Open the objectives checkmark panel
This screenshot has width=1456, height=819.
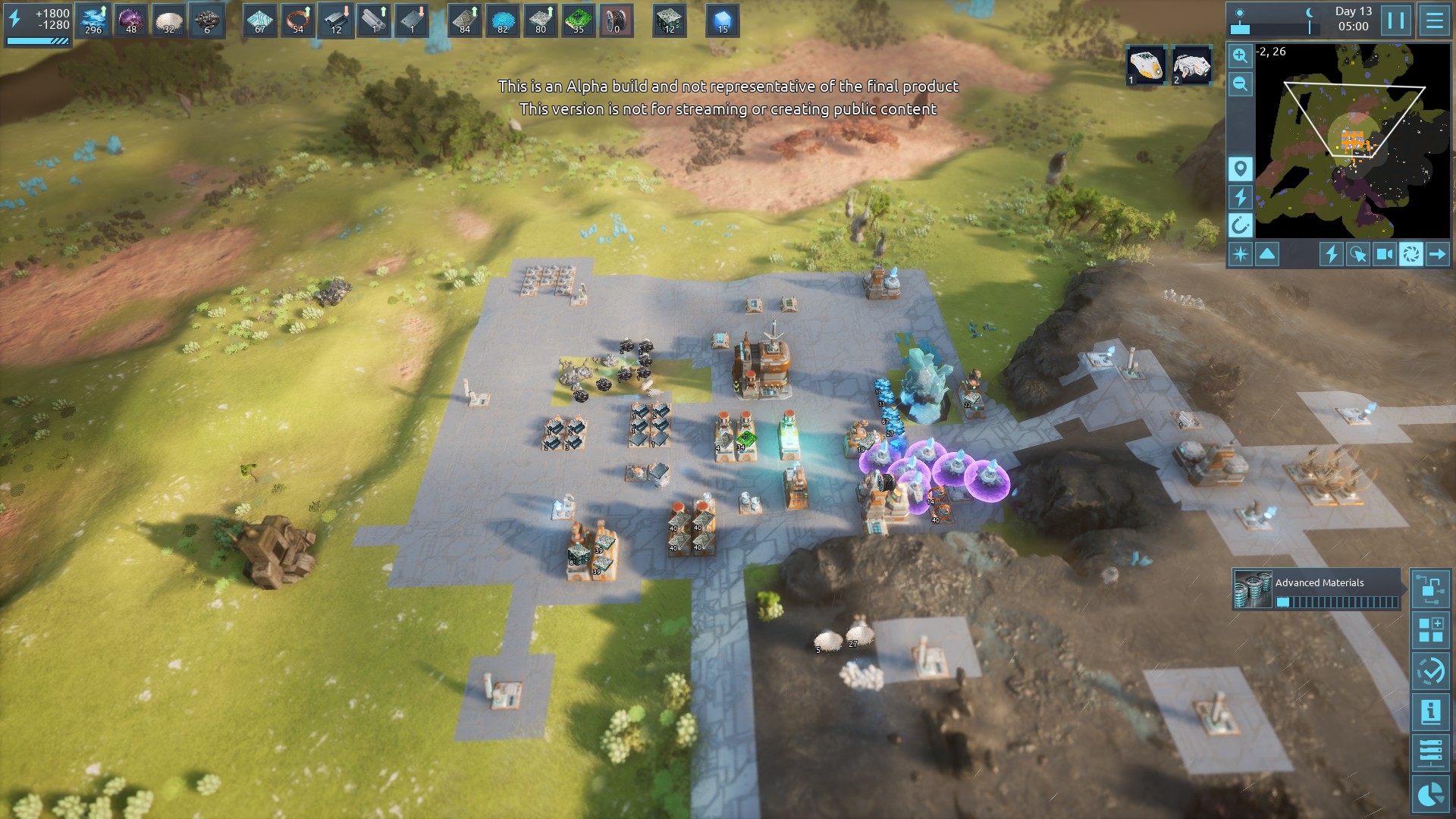coord(1431,671)
